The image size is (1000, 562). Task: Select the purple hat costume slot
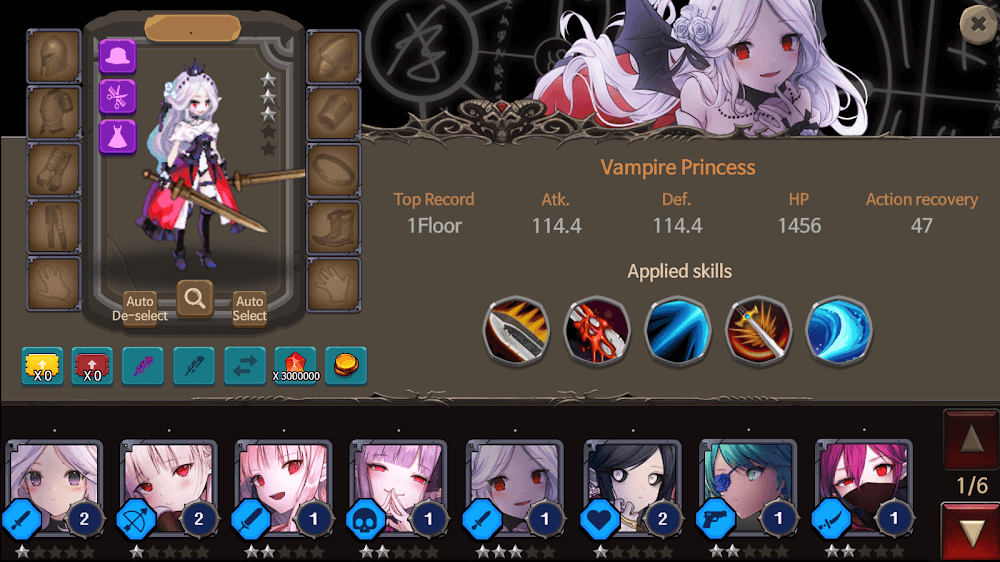[x=118, y=56]
